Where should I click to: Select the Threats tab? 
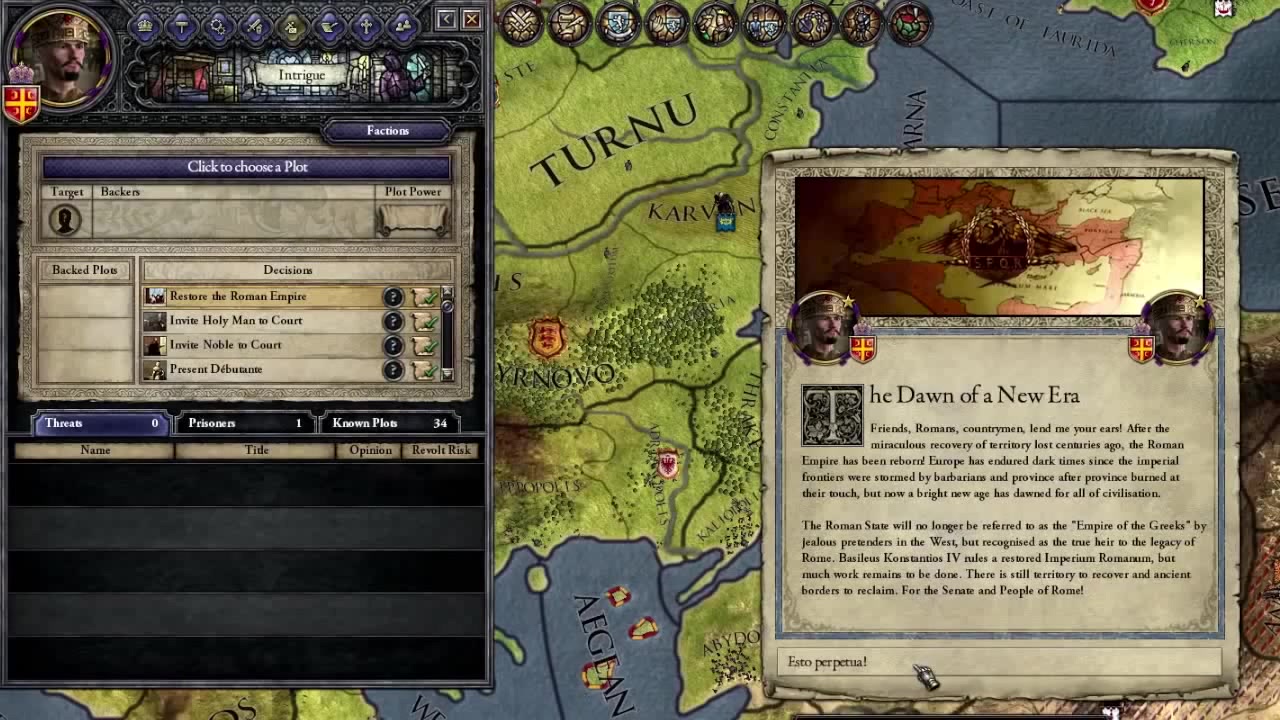coord(100,423)
